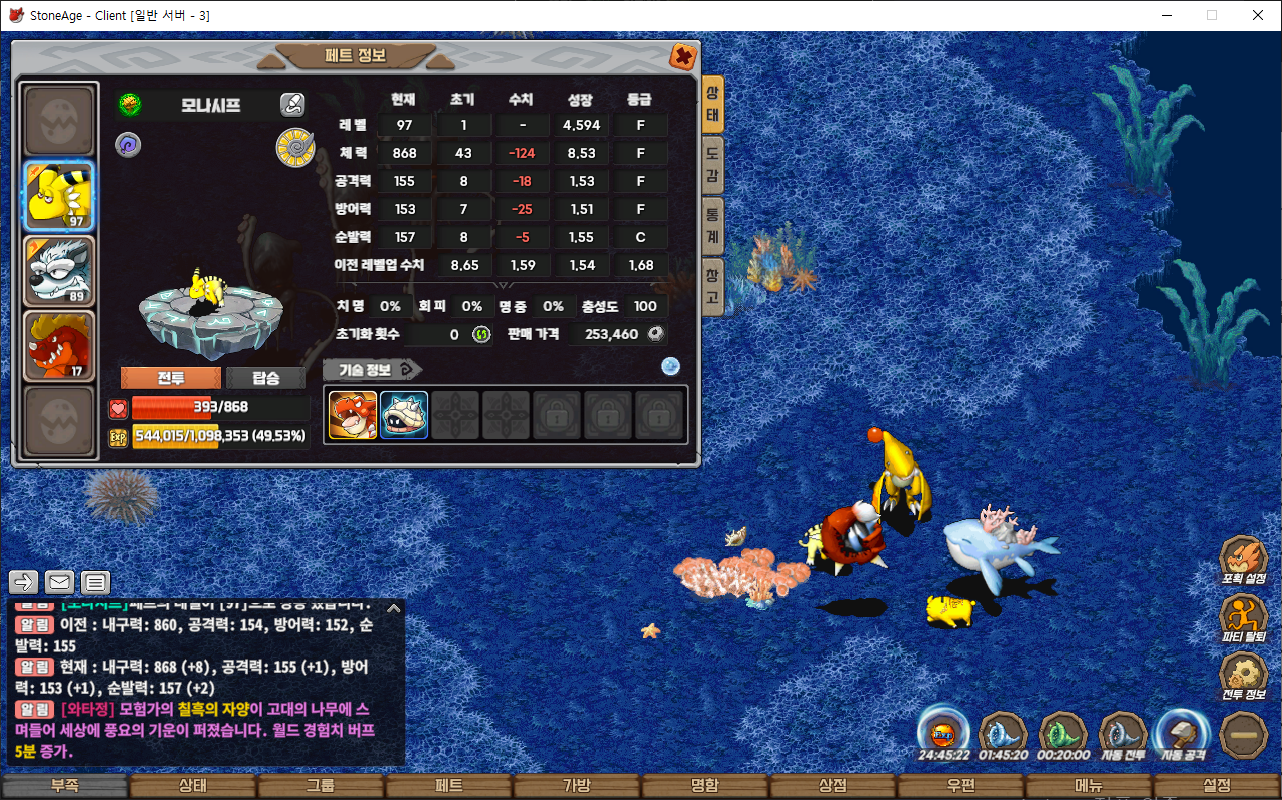Choose the white wolf level 89 pet

pyautogui.click(x=59, y=271)
